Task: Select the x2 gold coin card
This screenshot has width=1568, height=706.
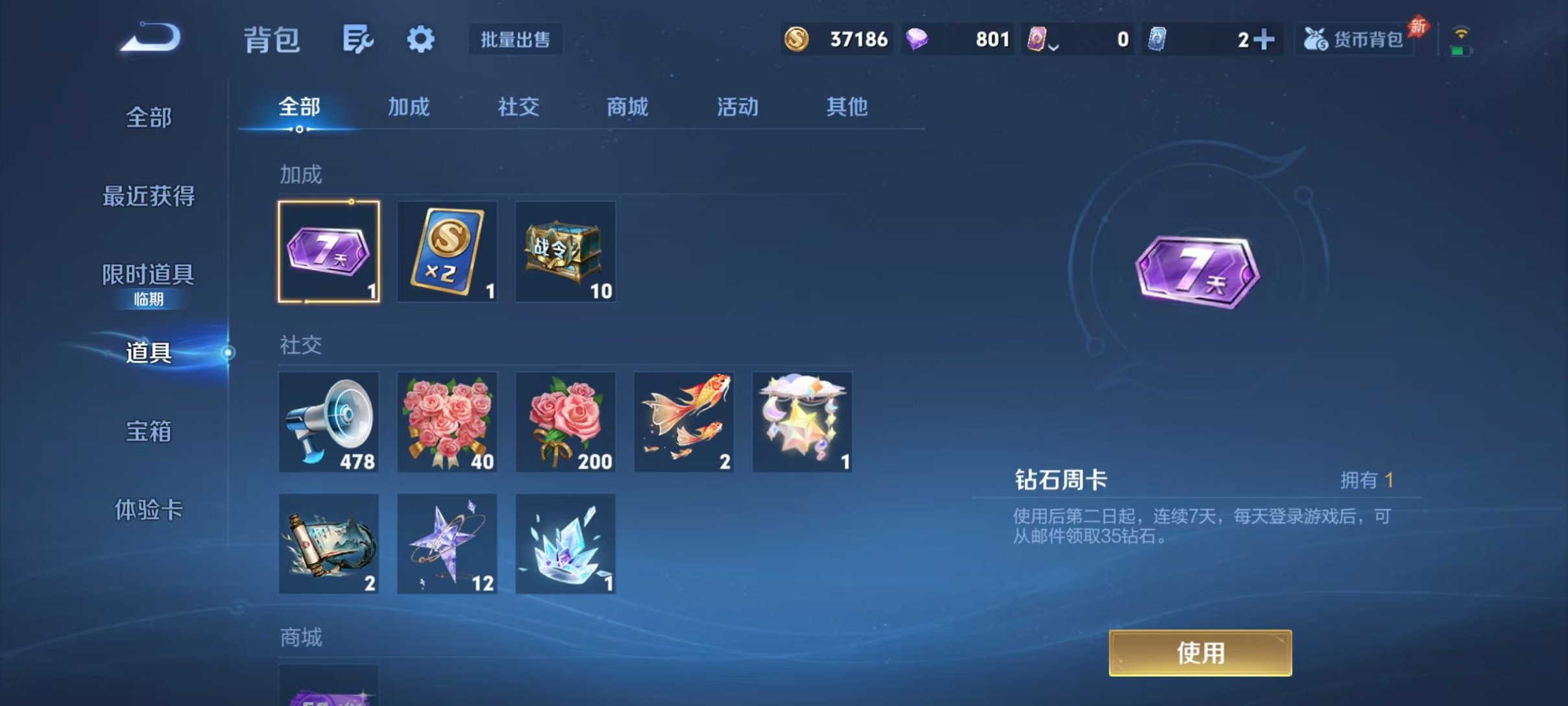Action: 447,252
